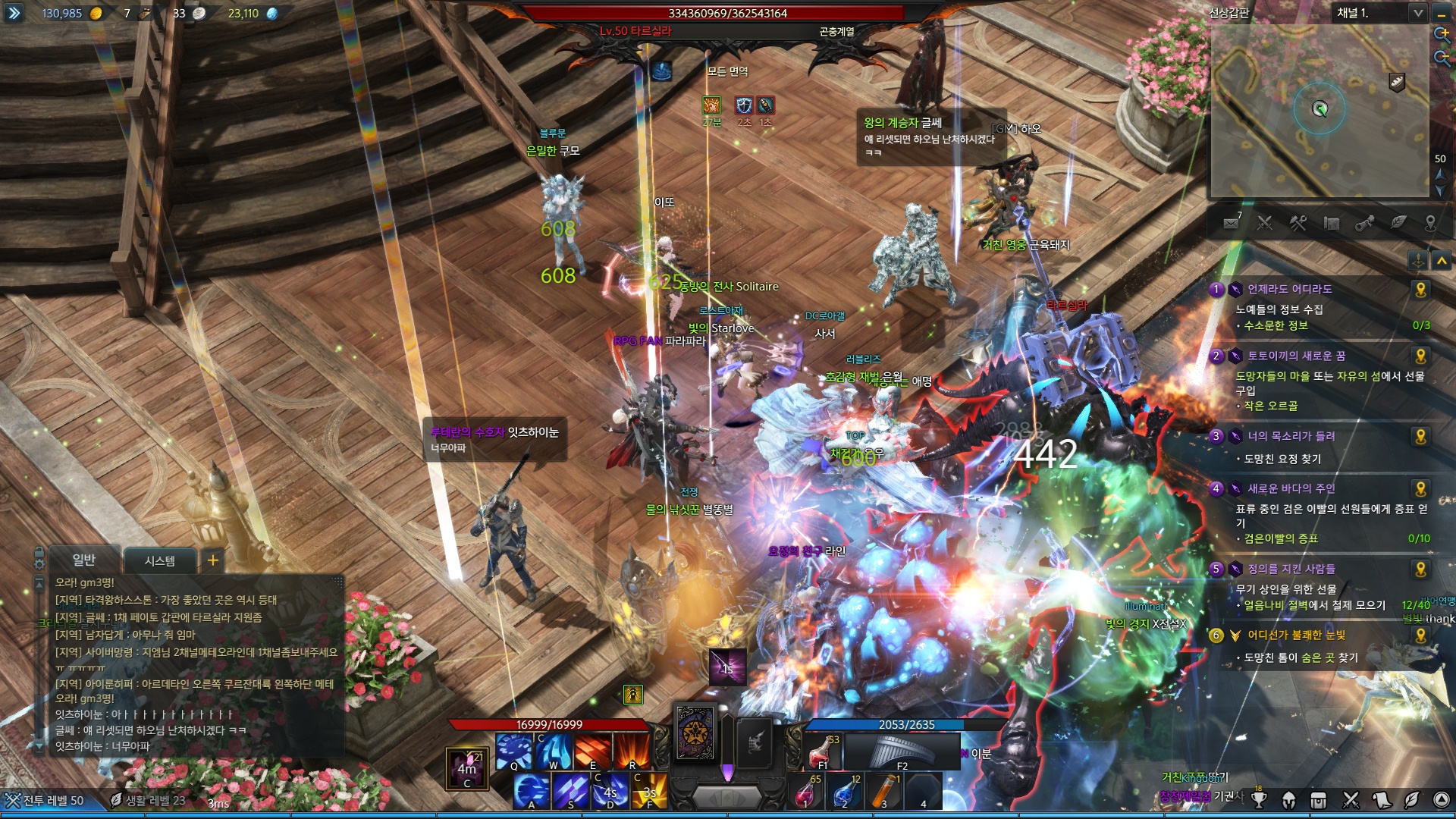1456x819 pixels.
Task: Activate the Q skill icon
Action: pyautogui.click(x=514, y=752)
